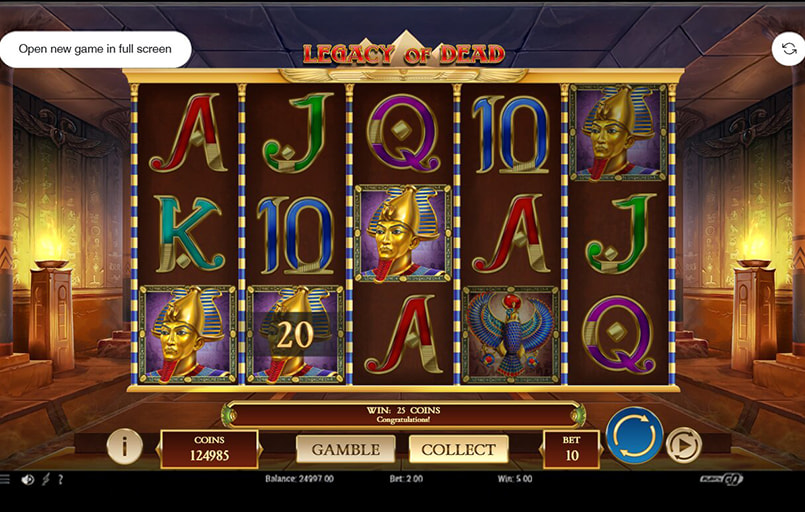This screenshot has width=805, height=512.
Task: Open the hamburger menu in bottom bar
Action: [6, 479]
